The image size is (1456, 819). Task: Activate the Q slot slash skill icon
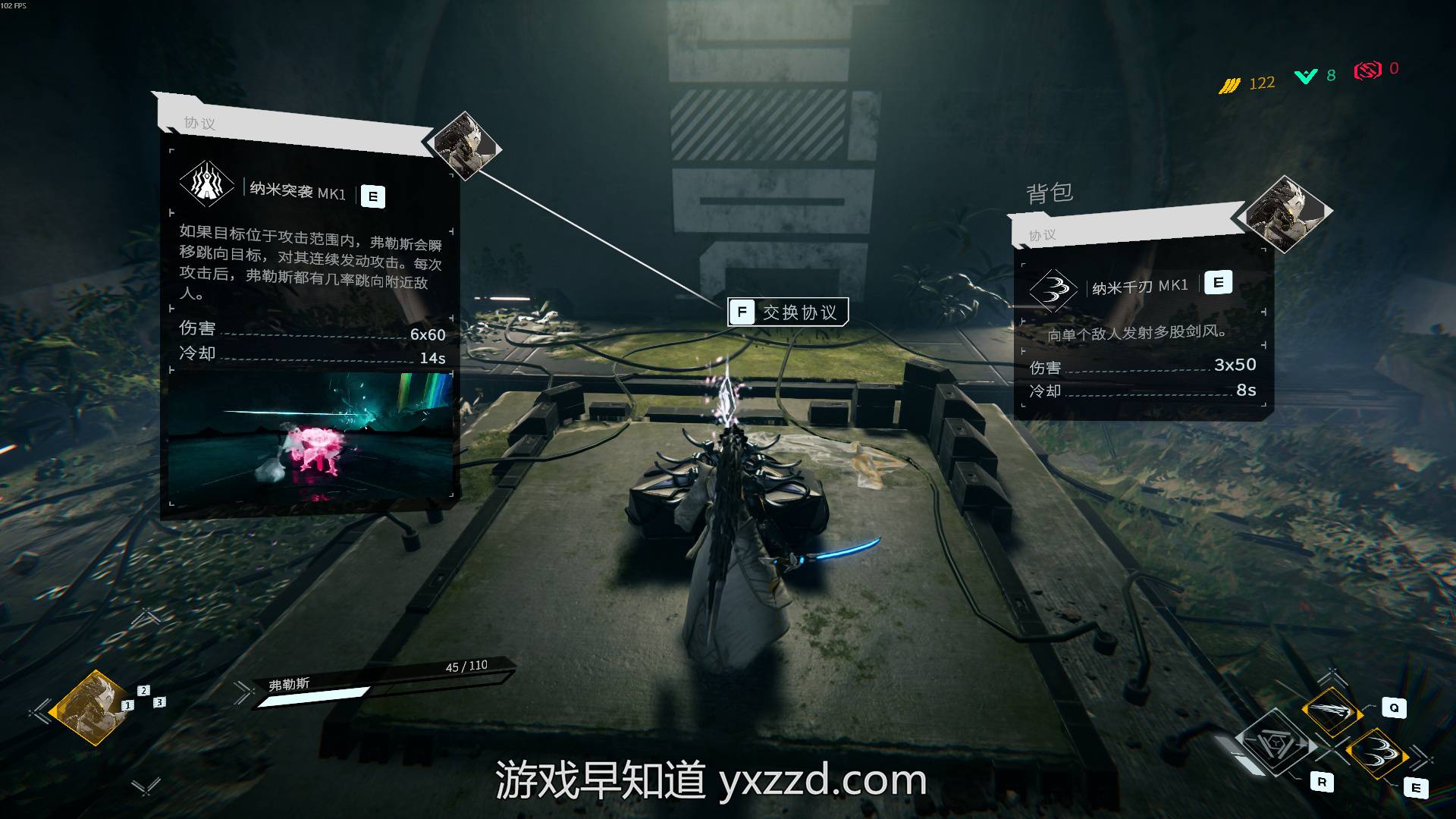coord(1332,711)
